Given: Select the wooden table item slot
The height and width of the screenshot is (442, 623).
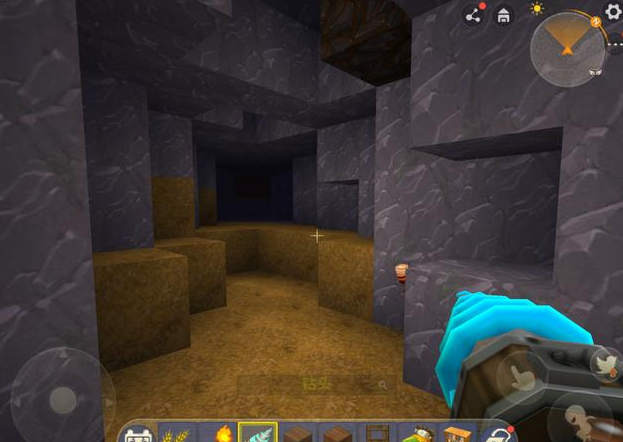Looking at the screenshot, I should [457, 434].
